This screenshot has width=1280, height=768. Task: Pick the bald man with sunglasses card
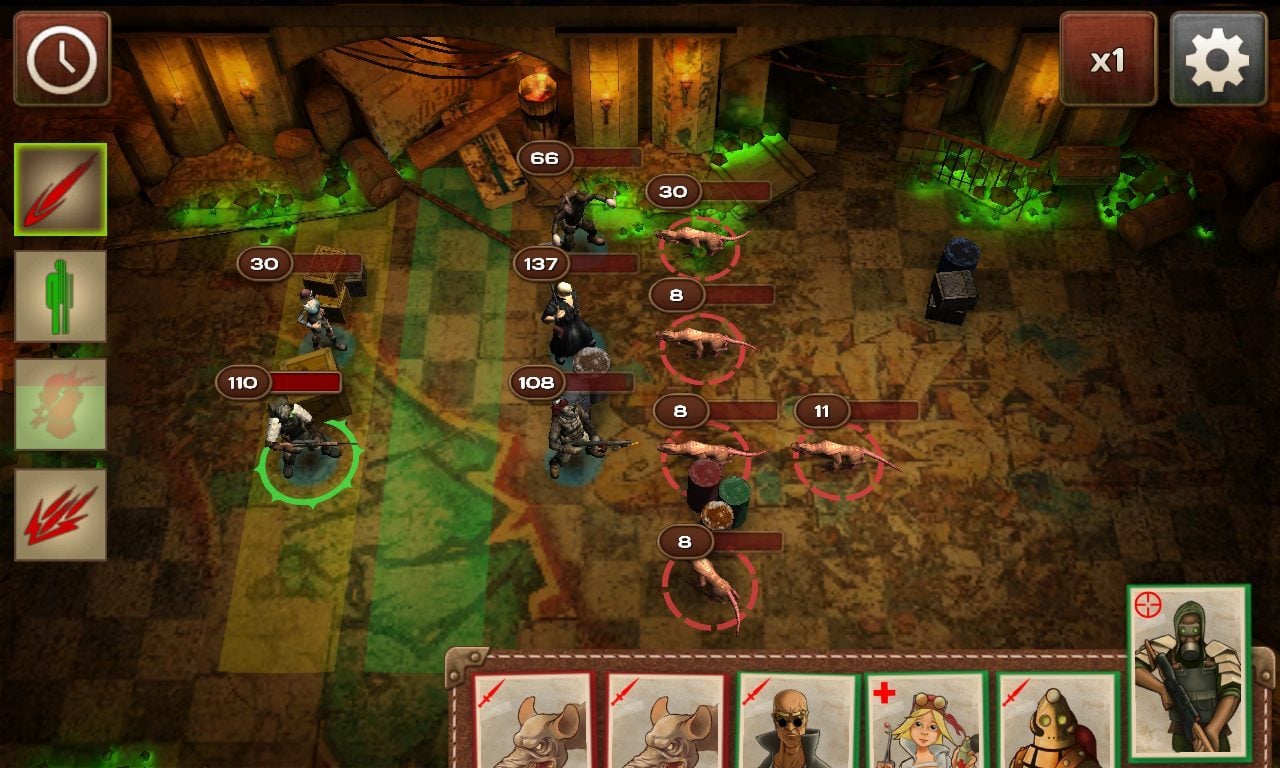click(797, 722)
